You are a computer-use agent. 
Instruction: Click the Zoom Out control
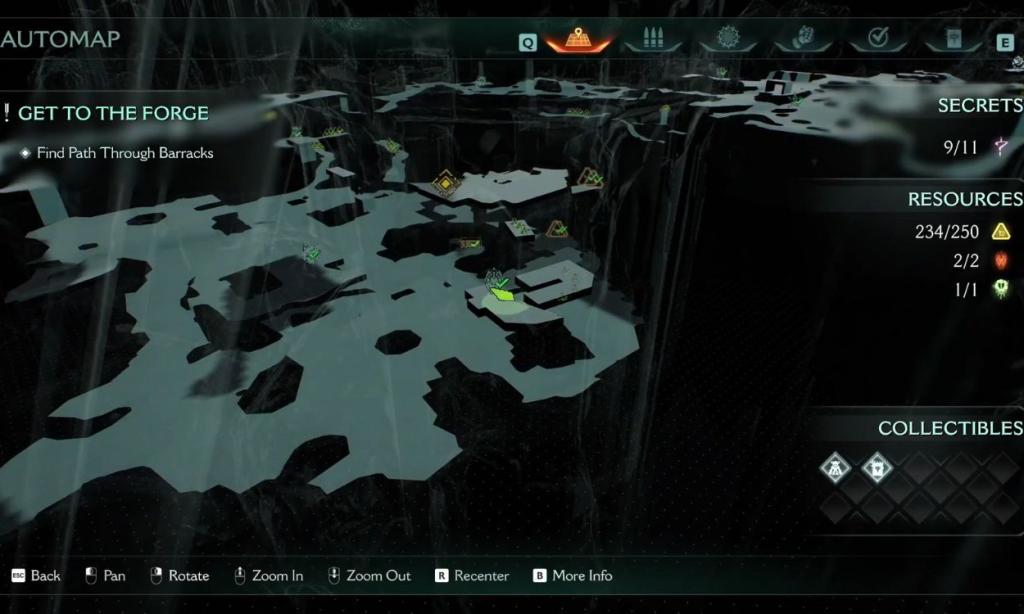tap(369, 576)
